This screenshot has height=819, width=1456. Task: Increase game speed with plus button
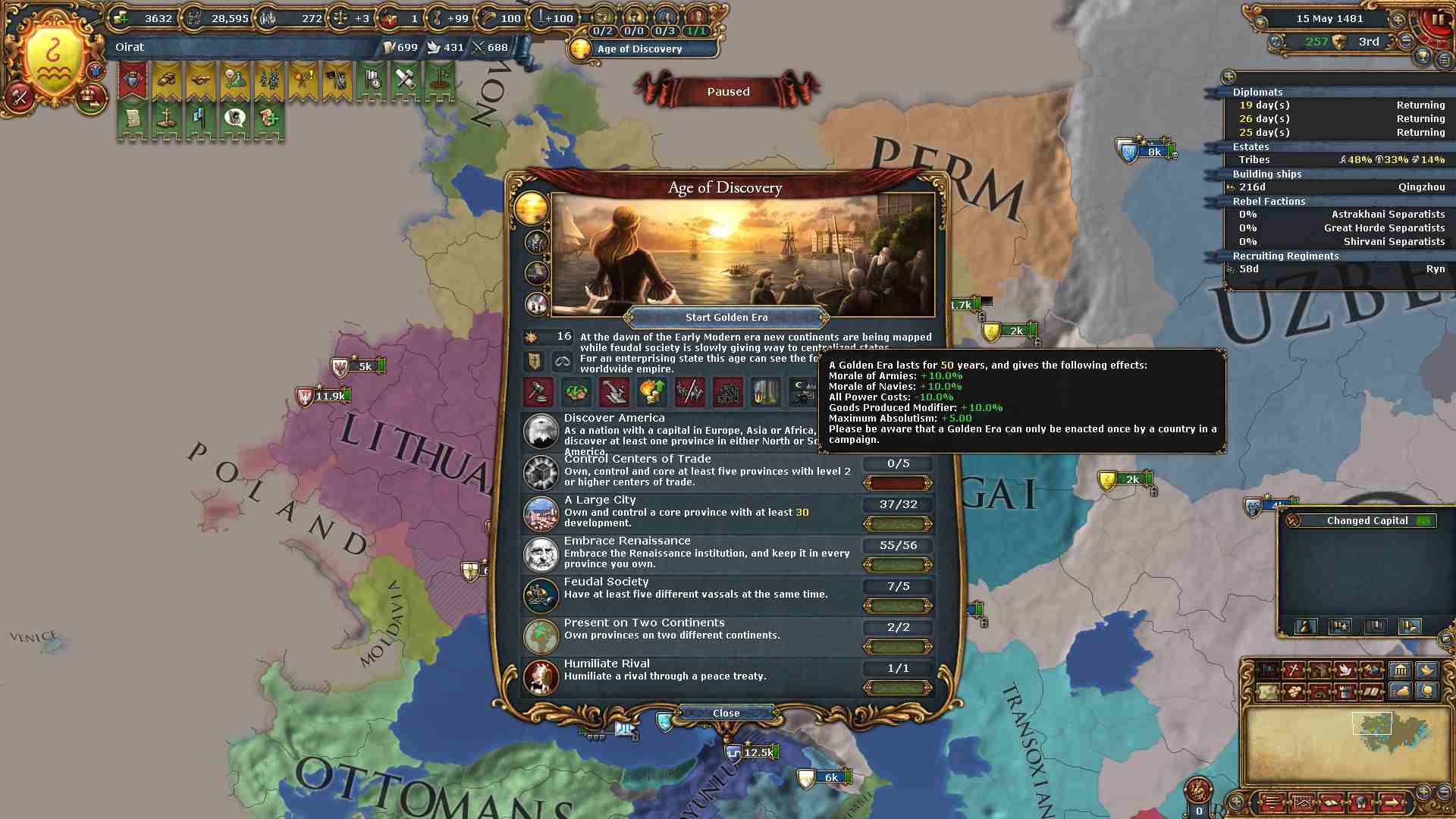pyautogui.click(x=1397, y=20)
